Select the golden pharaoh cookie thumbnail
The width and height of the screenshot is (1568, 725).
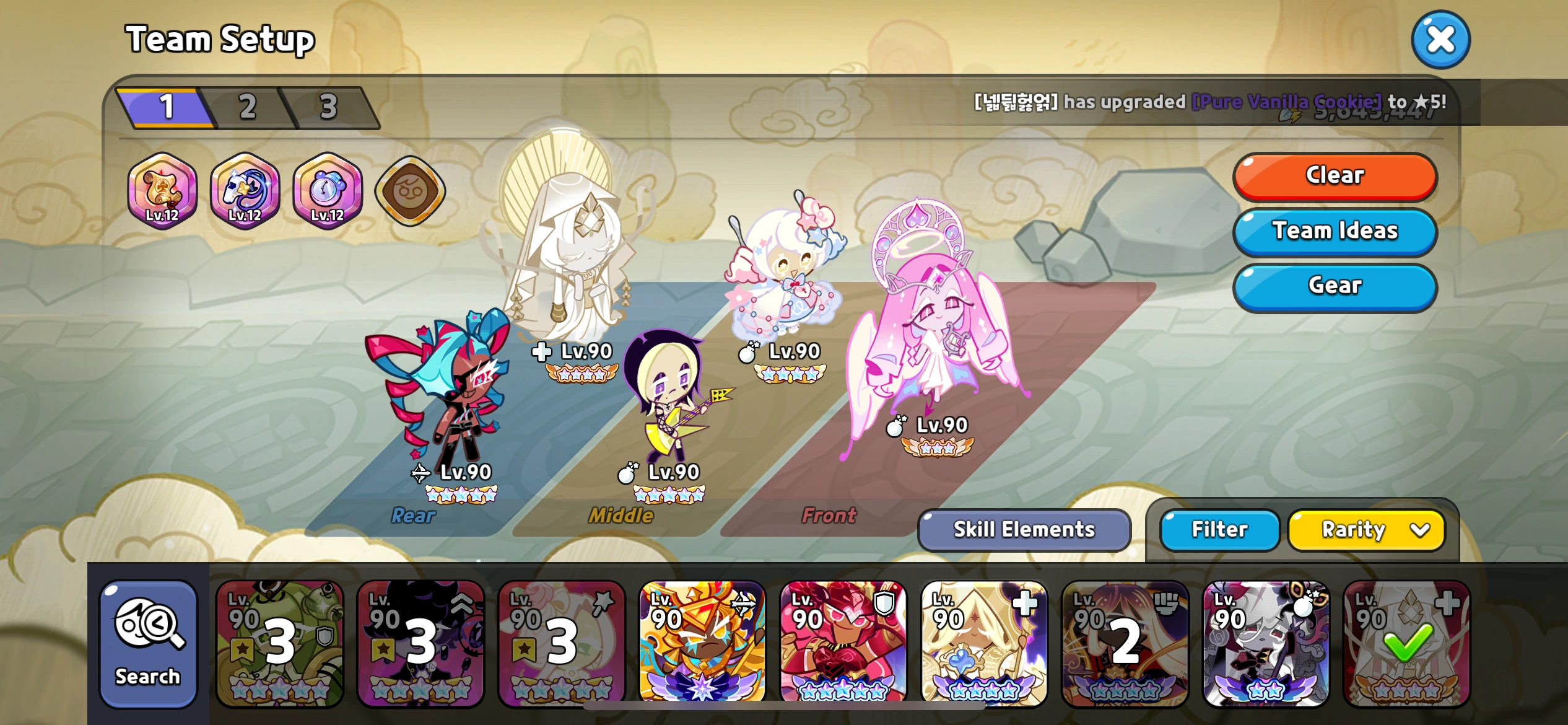pyautogui.click(x=703, y=644)
